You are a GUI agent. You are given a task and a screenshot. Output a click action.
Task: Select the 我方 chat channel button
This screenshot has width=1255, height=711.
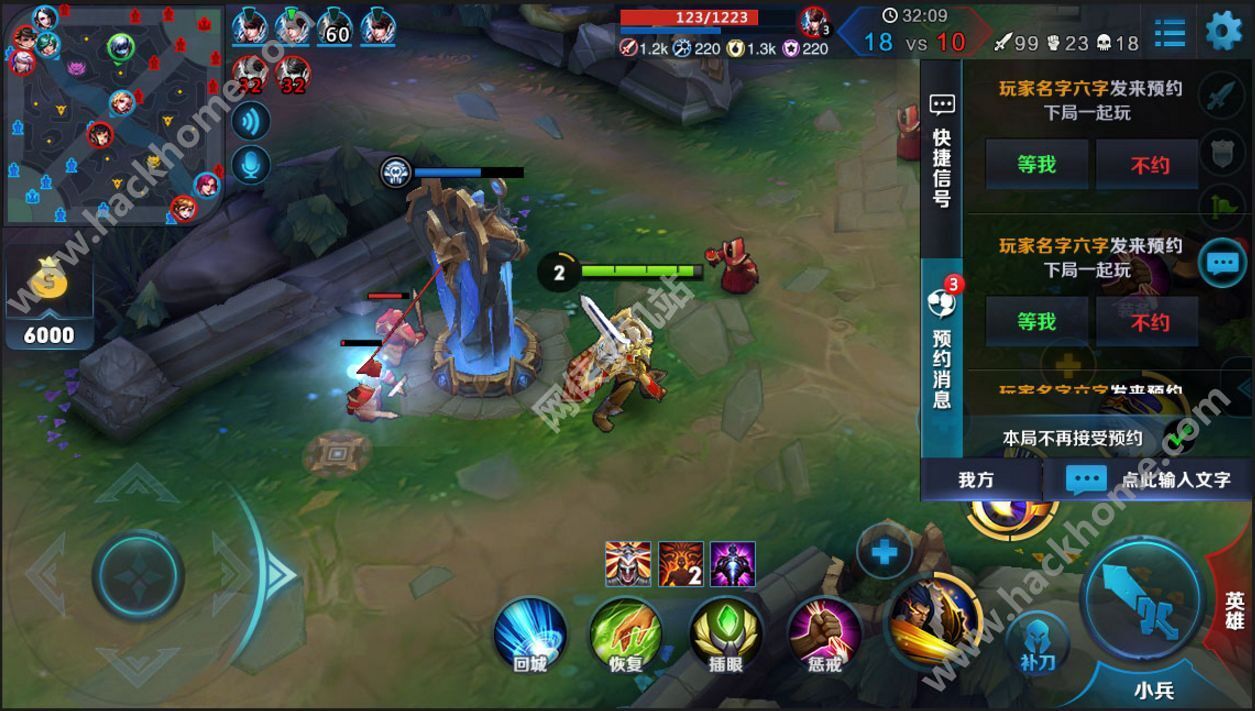(x=977, y=480)
